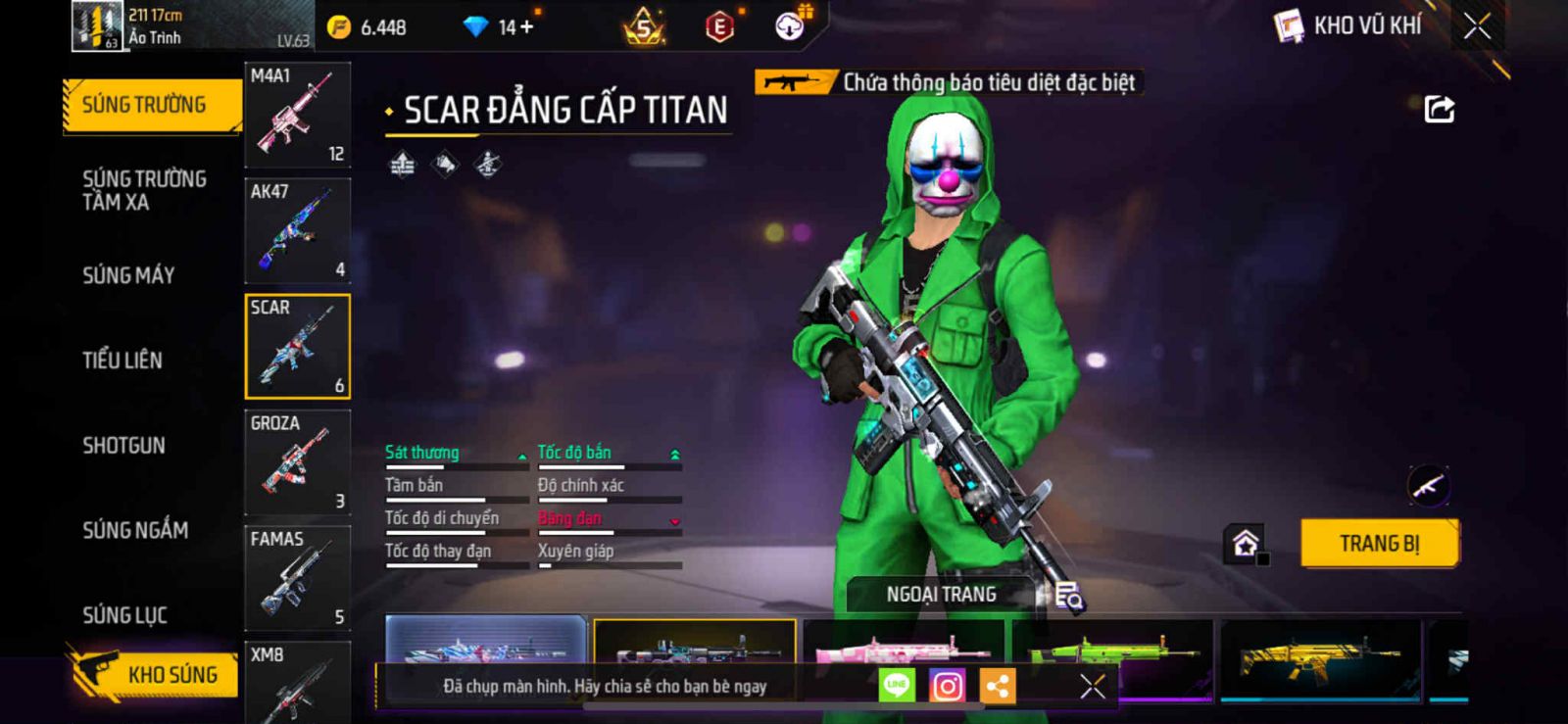
Task: Close the weapon armory screen
Action: point(1477,26)
